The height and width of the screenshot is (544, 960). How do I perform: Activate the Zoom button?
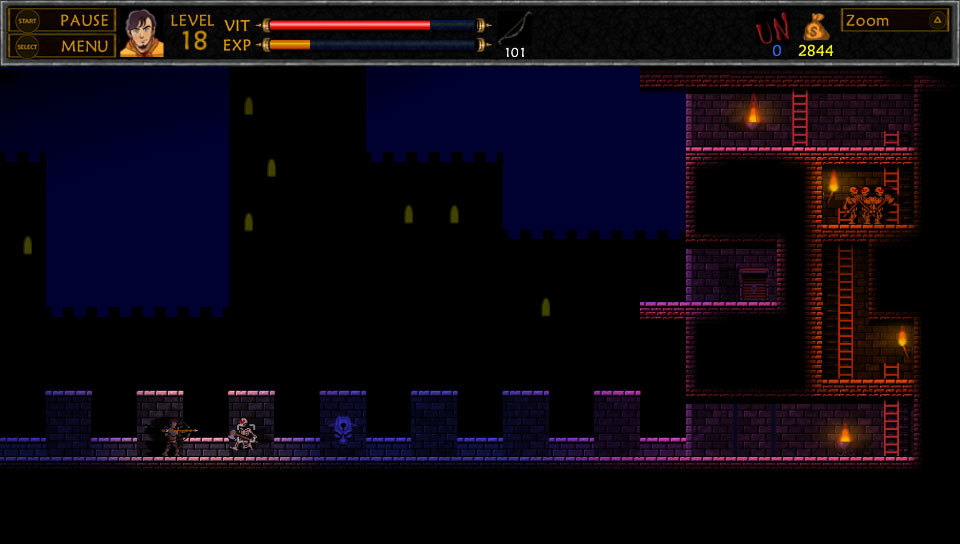(894, 20)
